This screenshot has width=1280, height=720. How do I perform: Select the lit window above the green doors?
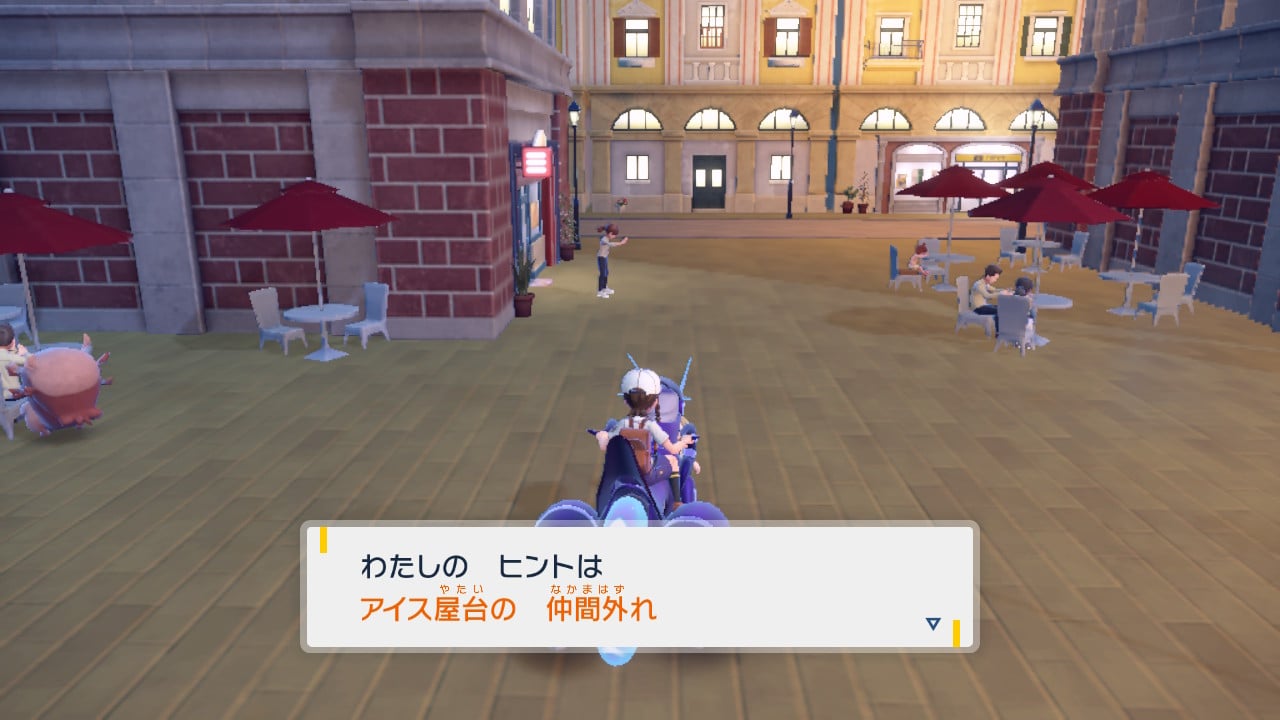point(712,118)
